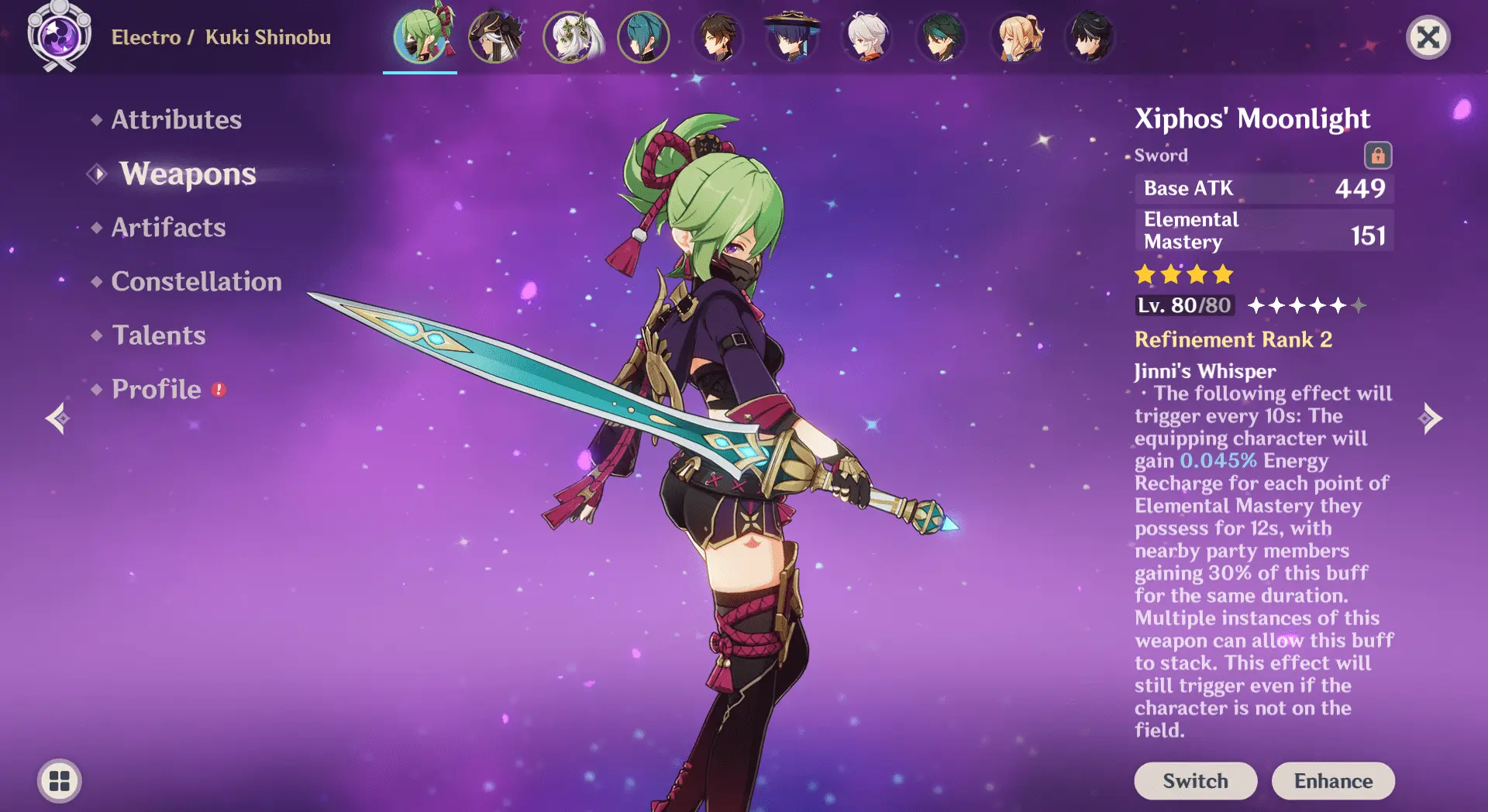The height and width of the screenshot is (812, 1488).
Task: View the Constellation page
Action: 196,281
